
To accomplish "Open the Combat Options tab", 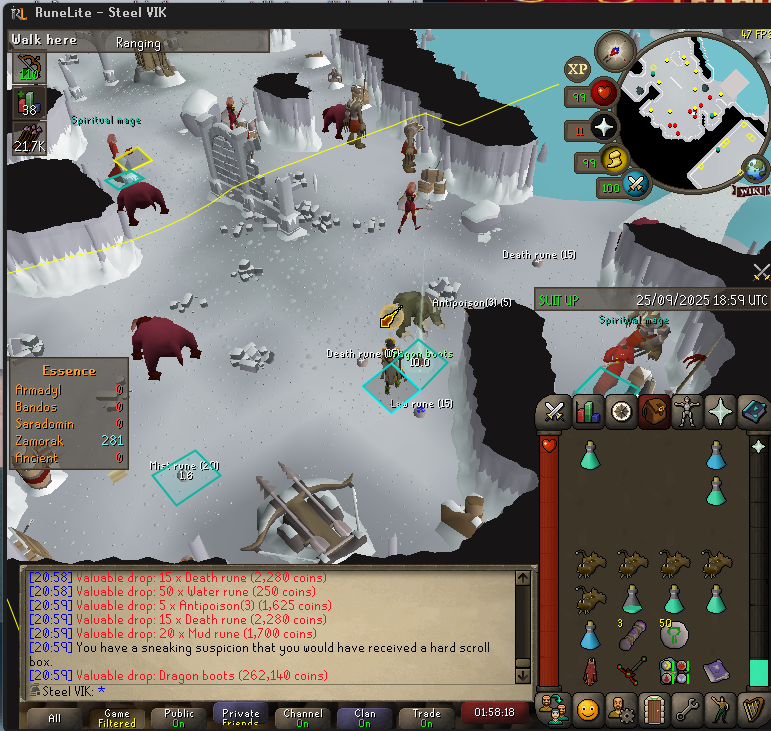I will pyautogui.click(x=554, y=410).
